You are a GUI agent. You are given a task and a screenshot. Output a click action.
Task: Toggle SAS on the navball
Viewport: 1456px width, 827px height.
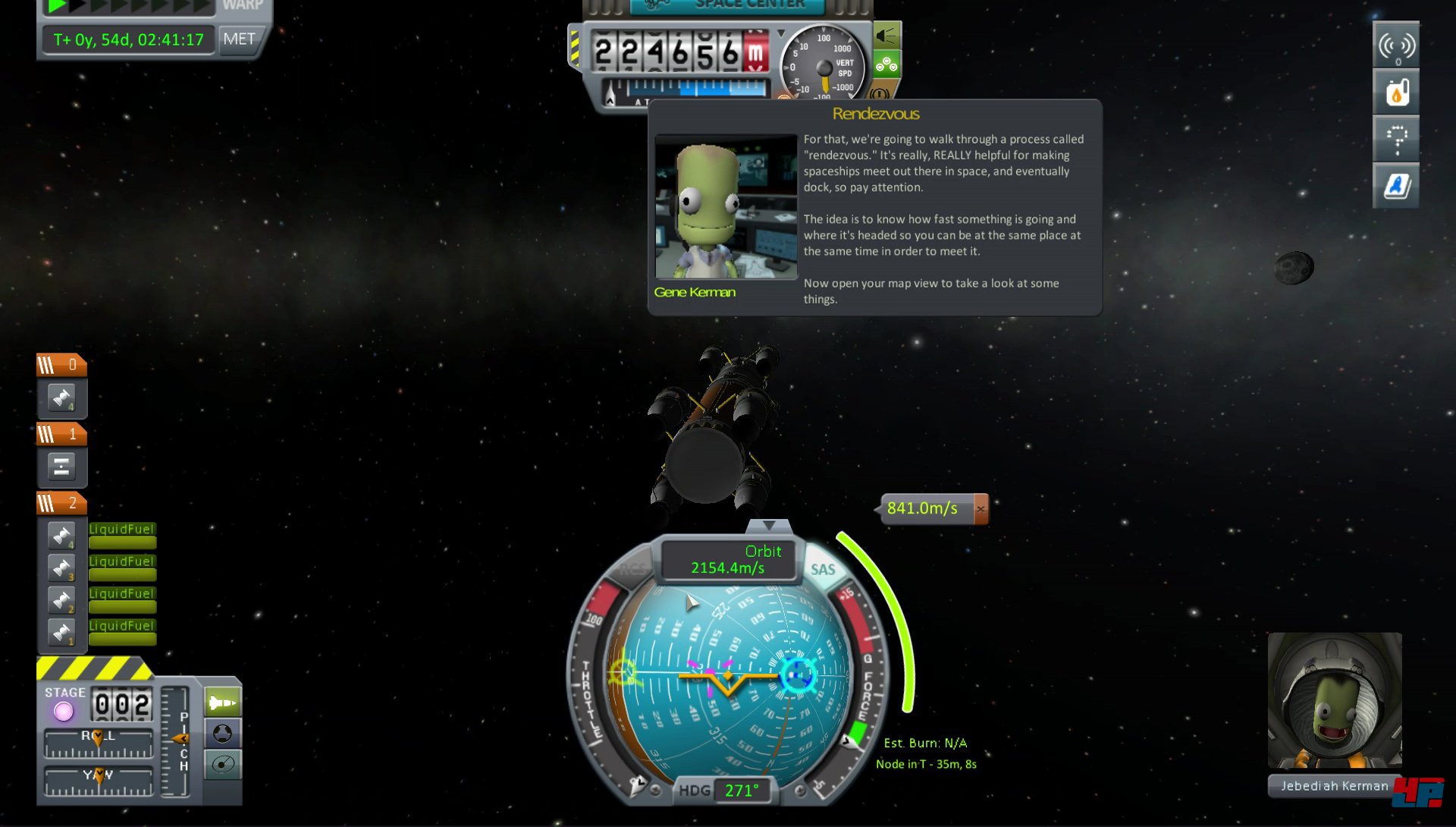[x=823, y=570]
